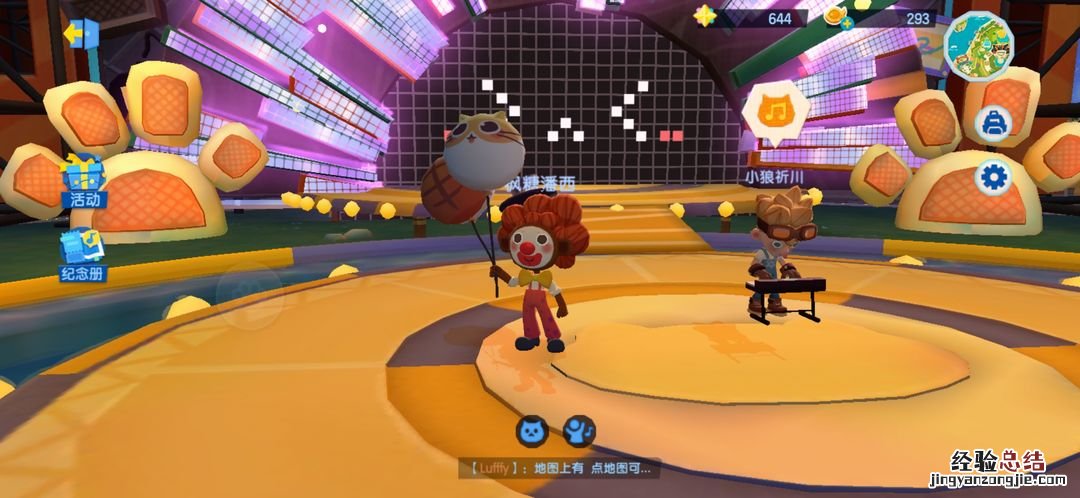Tap the orange cat music bubble
The height and width of the screenshot is (498, 1080).
pyautogui.click(x=775, y=110)
